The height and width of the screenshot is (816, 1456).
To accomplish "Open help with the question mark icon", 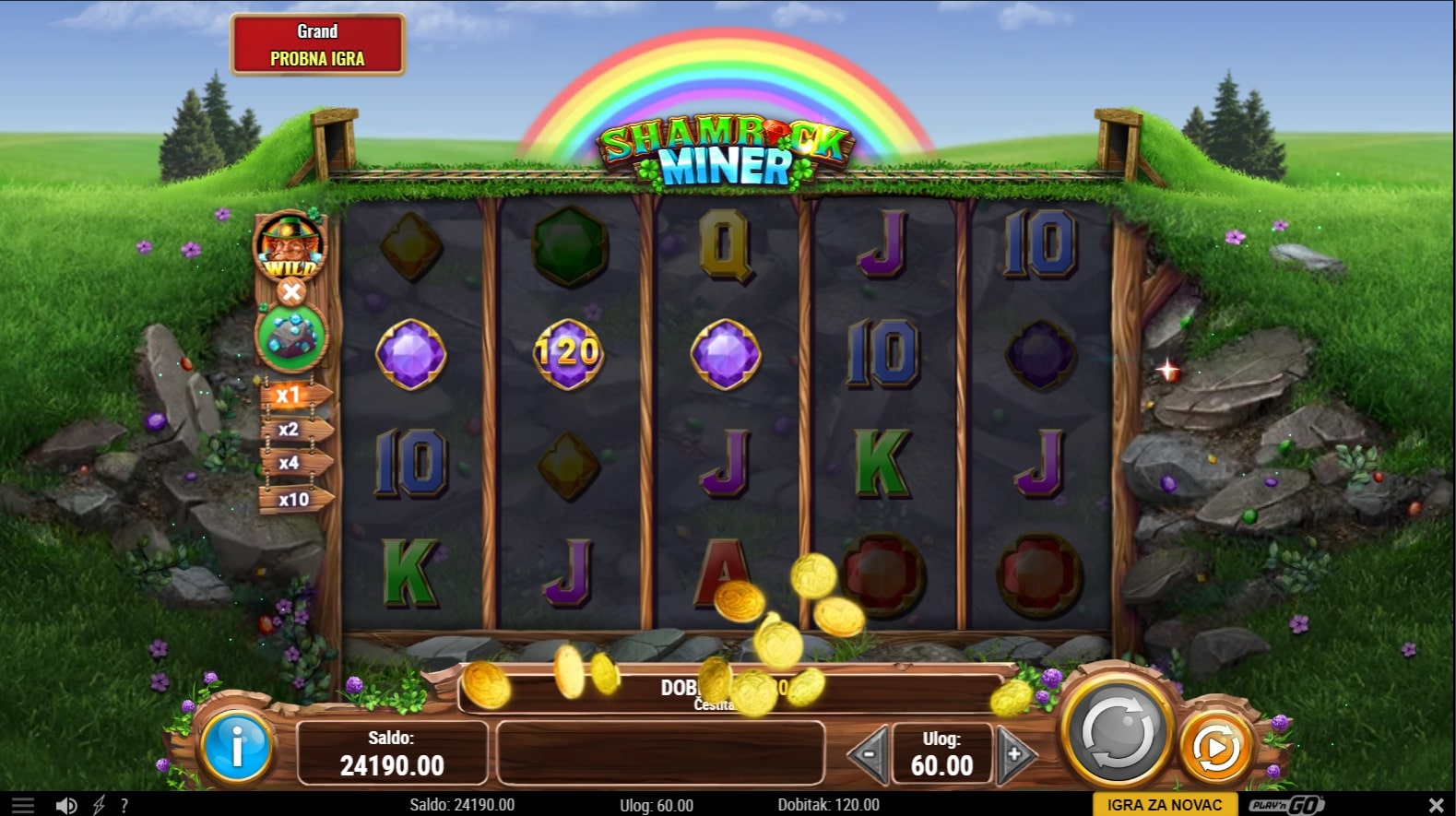I will click(124, 805).
